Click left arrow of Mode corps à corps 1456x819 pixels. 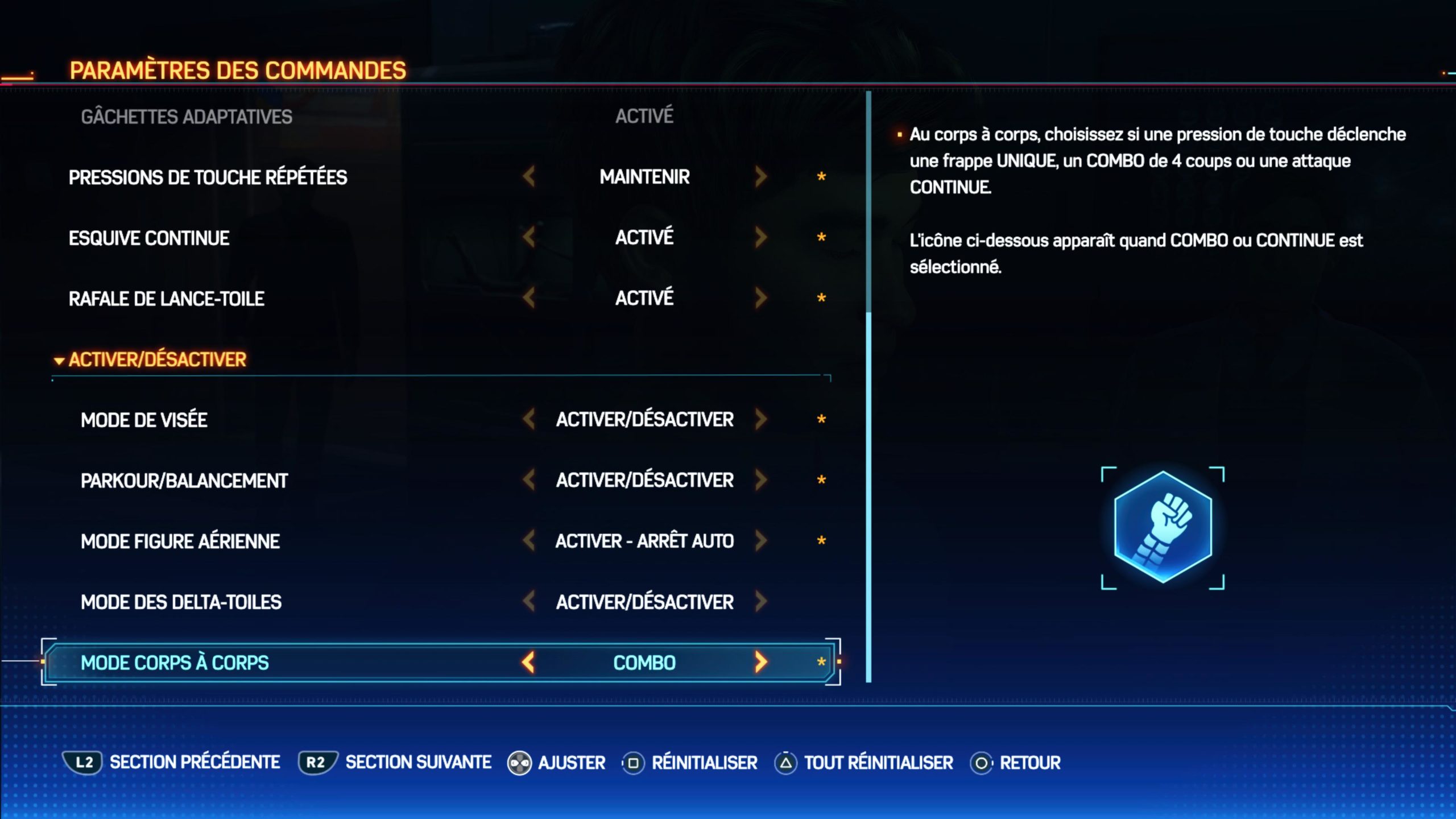529,662
